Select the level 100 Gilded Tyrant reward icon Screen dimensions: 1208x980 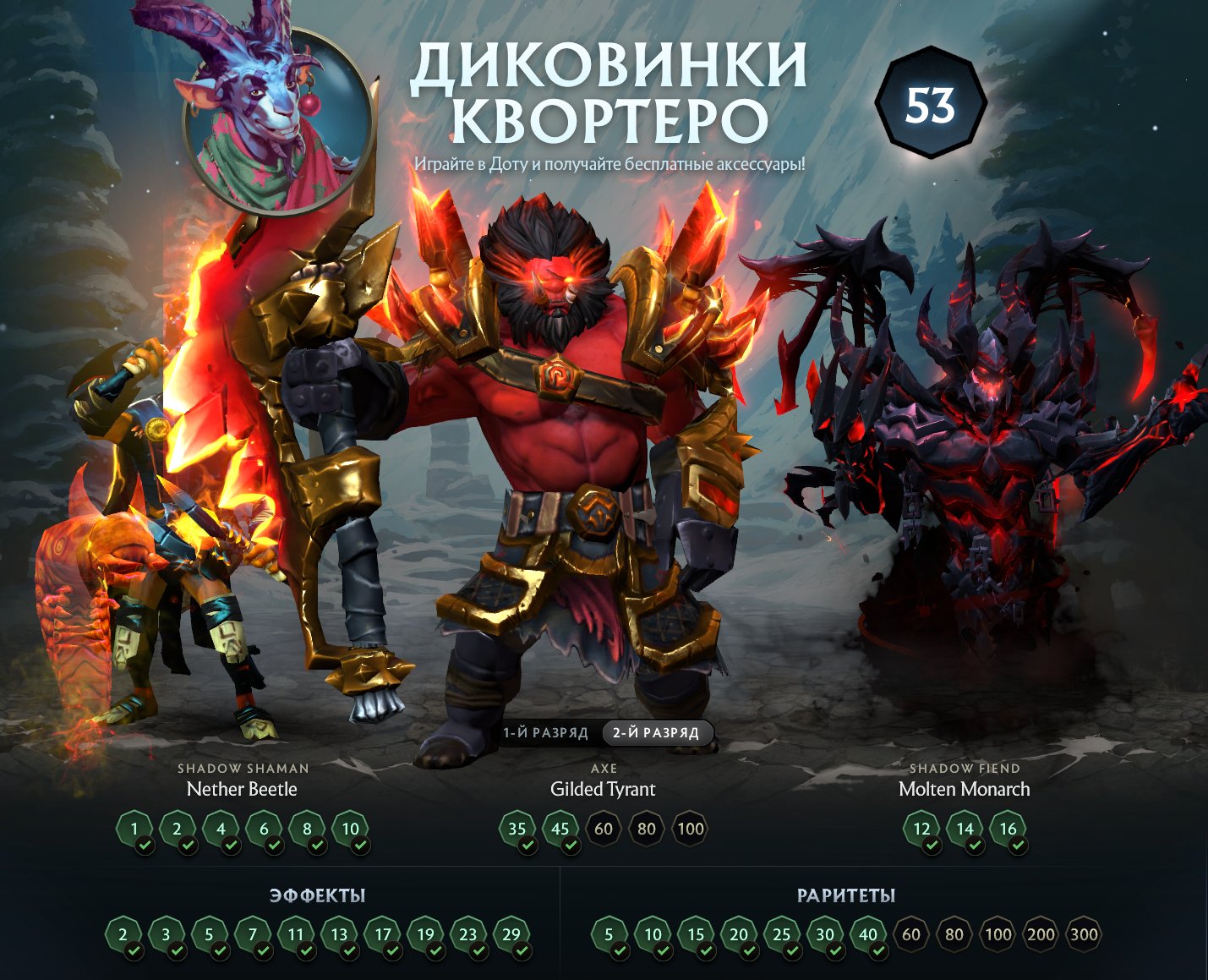tap(689, 829)
